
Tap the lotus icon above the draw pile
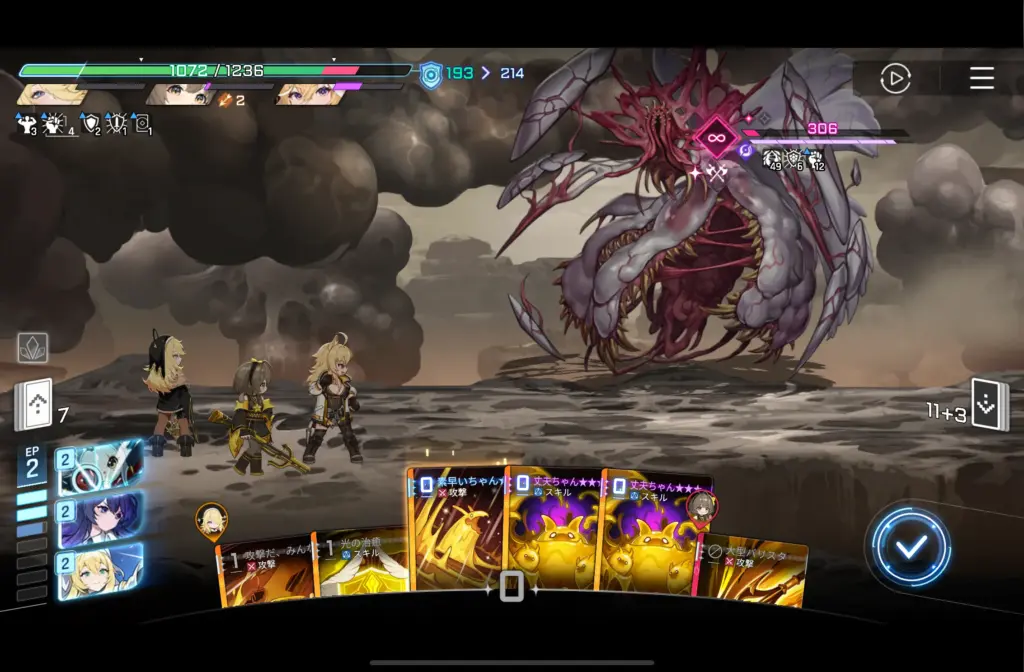33,348
